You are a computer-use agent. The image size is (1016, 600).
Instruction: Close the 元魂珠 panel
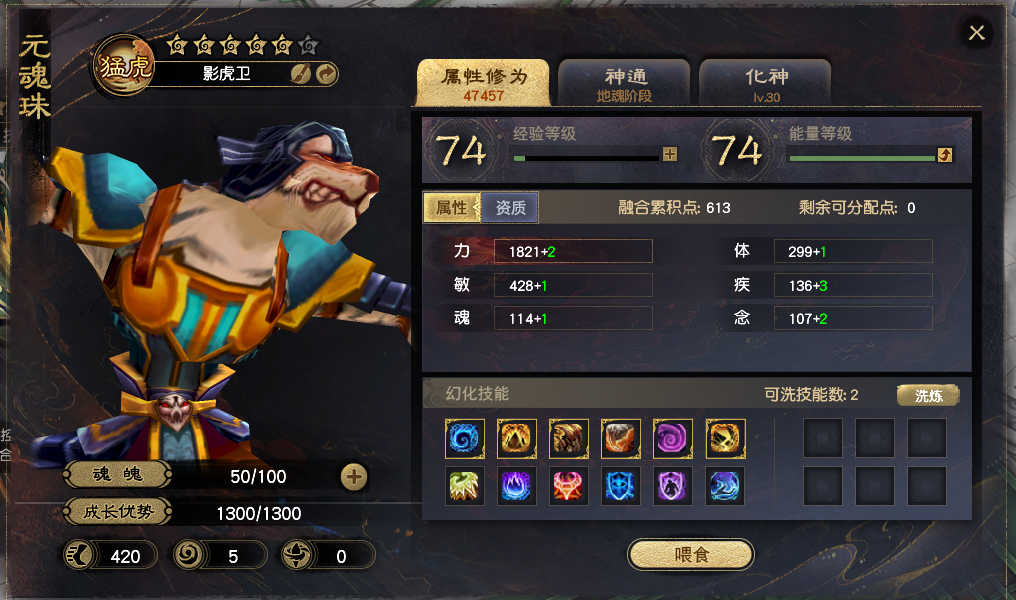[977, 33]
